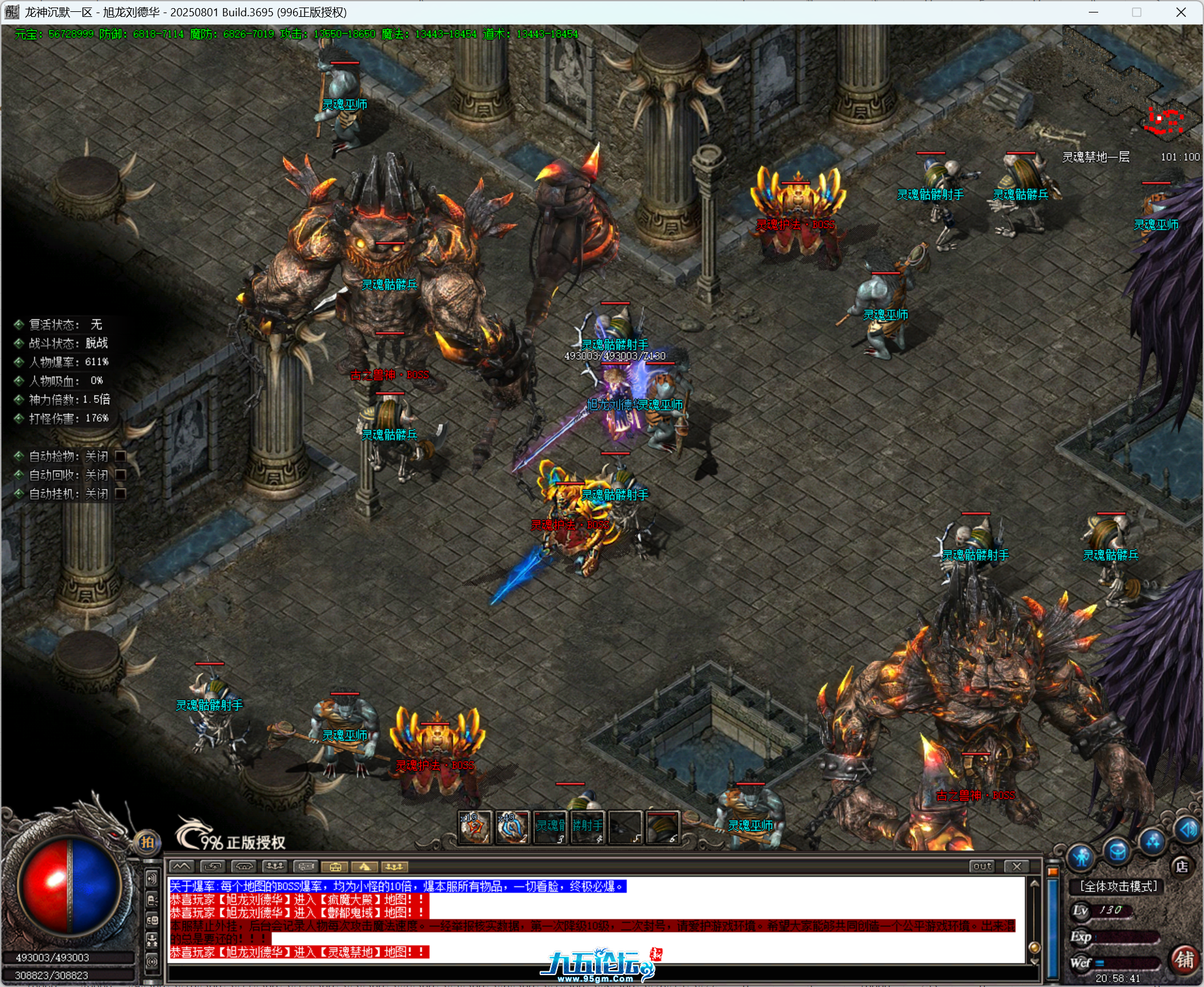This screenshot has height=987, width=1204.
Task: Close the chat window with its X button
Action: tap(1016, 866)
